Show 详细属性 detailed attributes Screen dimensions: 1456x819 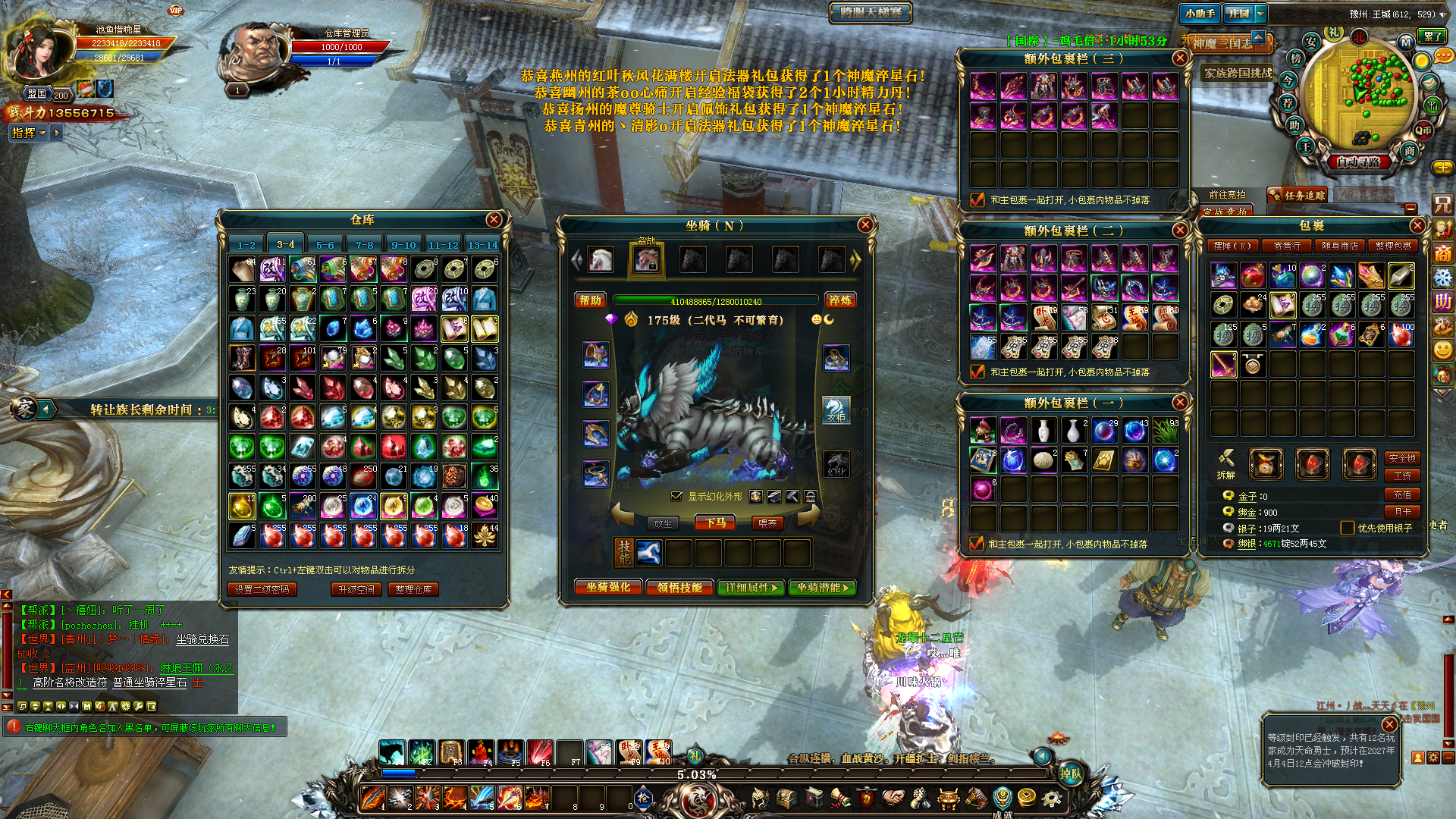pos(751,588)
